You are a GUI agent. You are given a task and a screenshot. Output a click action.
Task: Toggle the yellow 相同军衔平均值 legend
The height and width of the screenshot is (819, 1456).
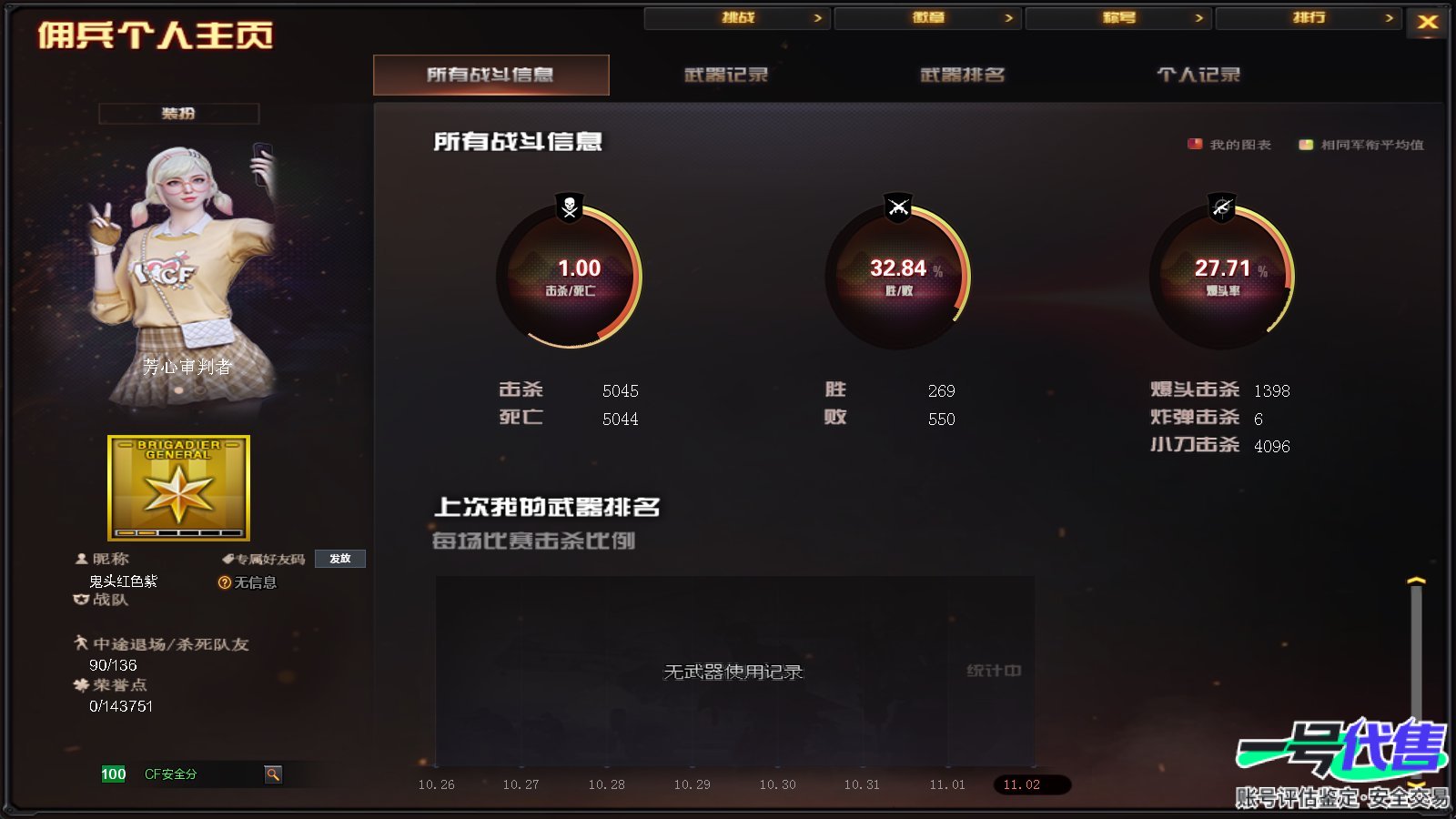[1305, 143]
